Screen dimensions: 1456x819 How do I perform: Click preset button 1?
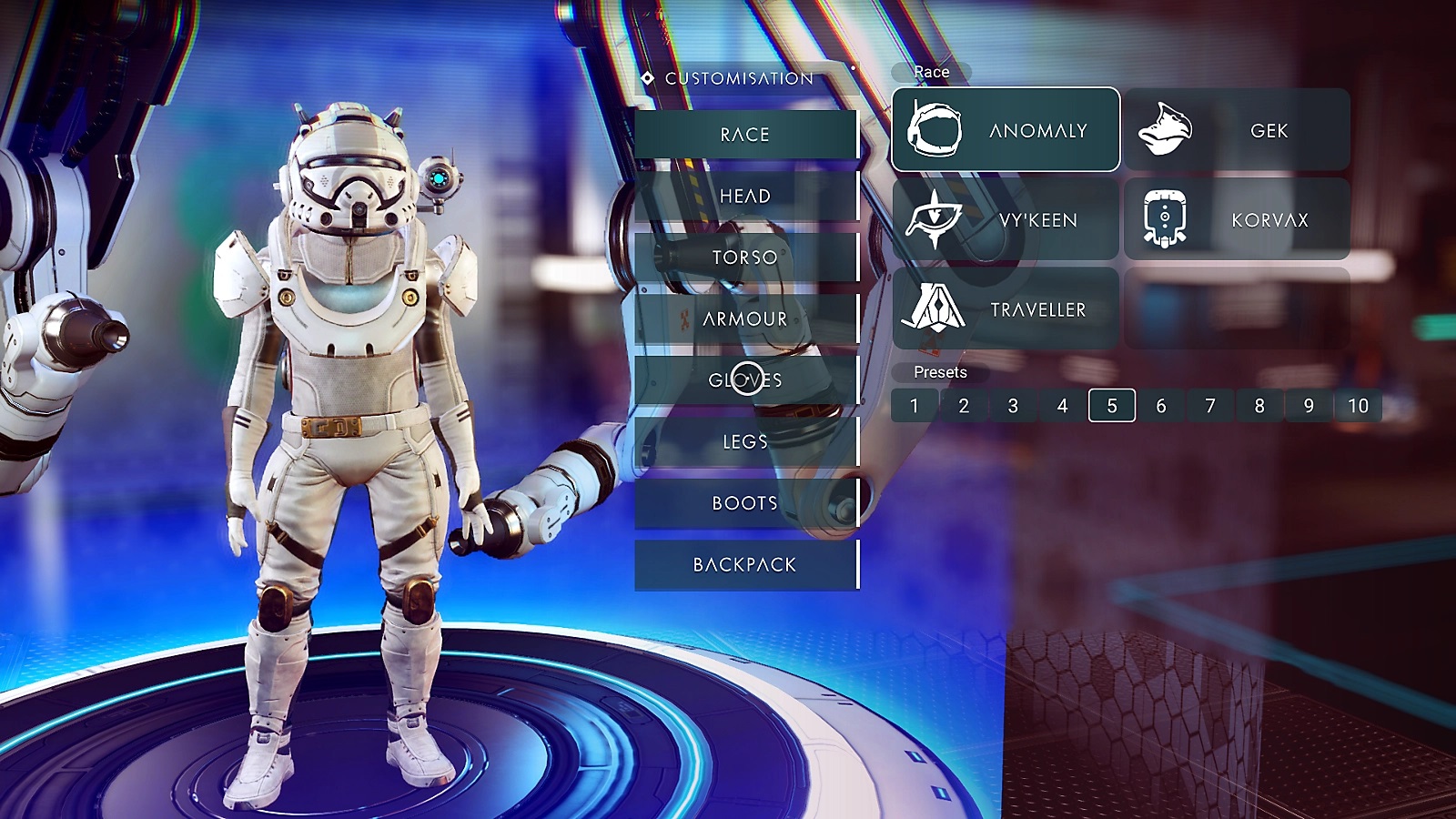(x=913, y=406)
